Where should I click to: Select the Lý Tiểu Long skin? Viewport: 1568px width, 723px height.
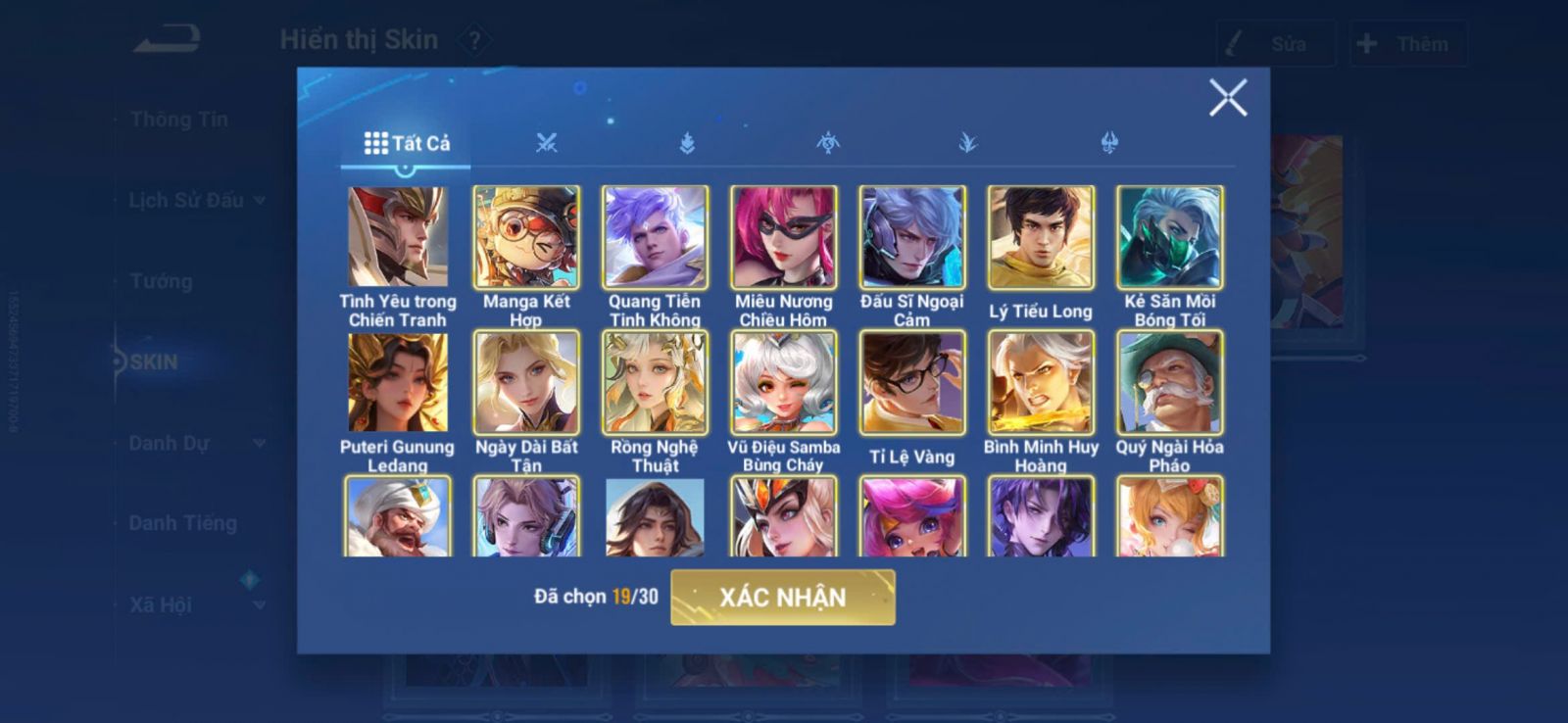pyautogui.click(x=1040, y=236)
